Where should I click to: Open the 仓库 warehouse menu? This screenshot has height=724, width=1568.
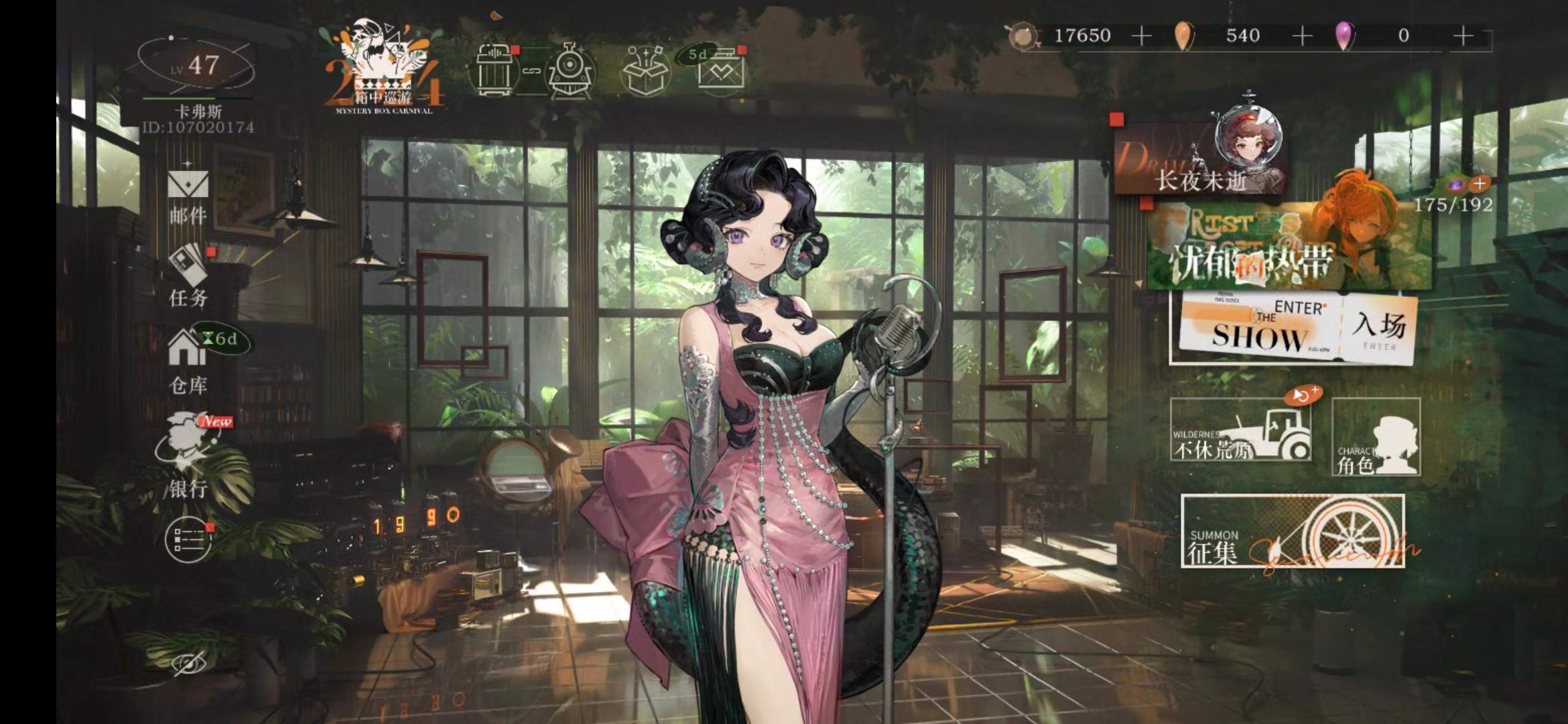[188, 362]
